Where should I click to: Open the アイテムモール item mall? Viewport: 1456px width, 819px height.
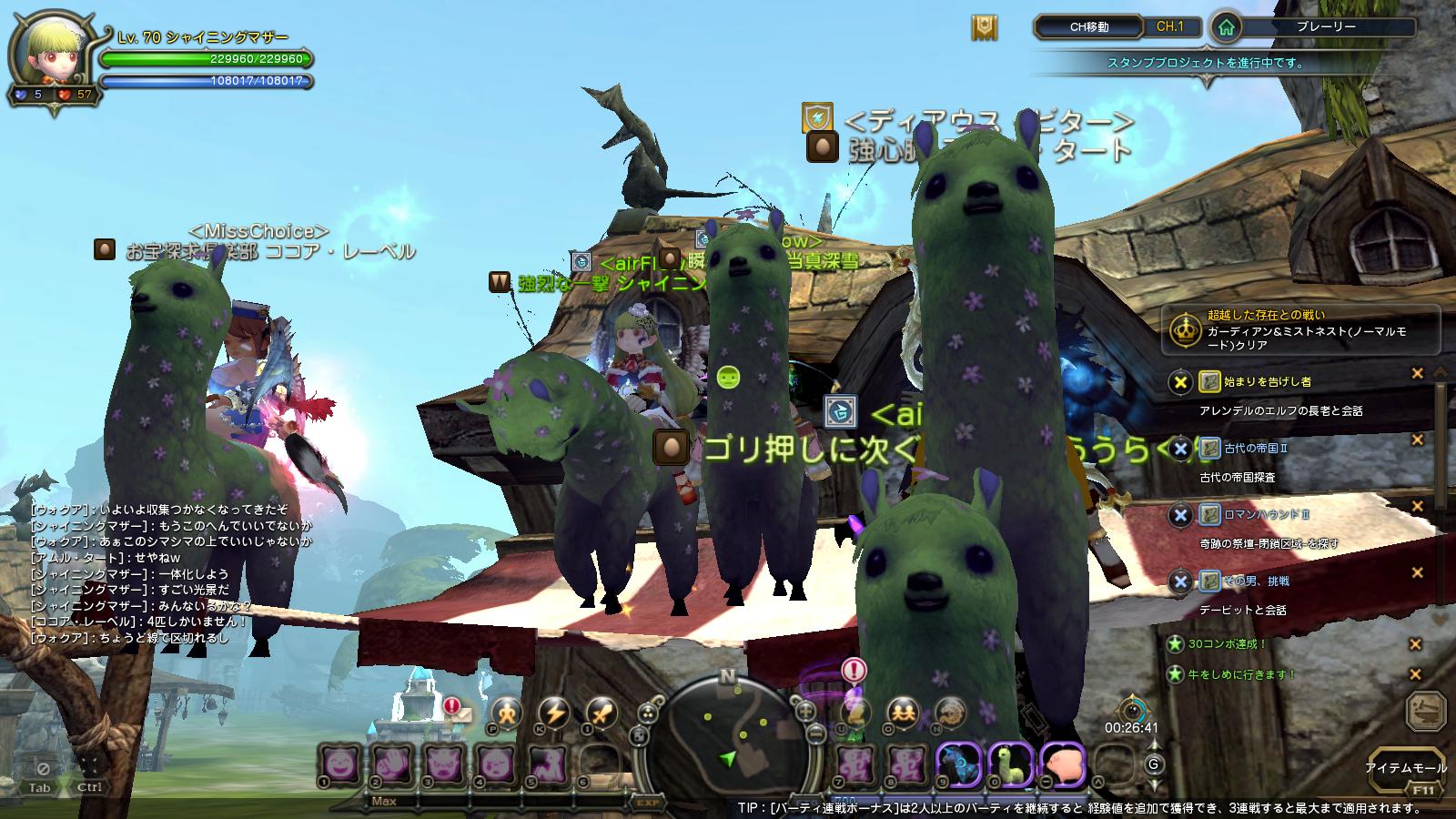(1405, 768)
